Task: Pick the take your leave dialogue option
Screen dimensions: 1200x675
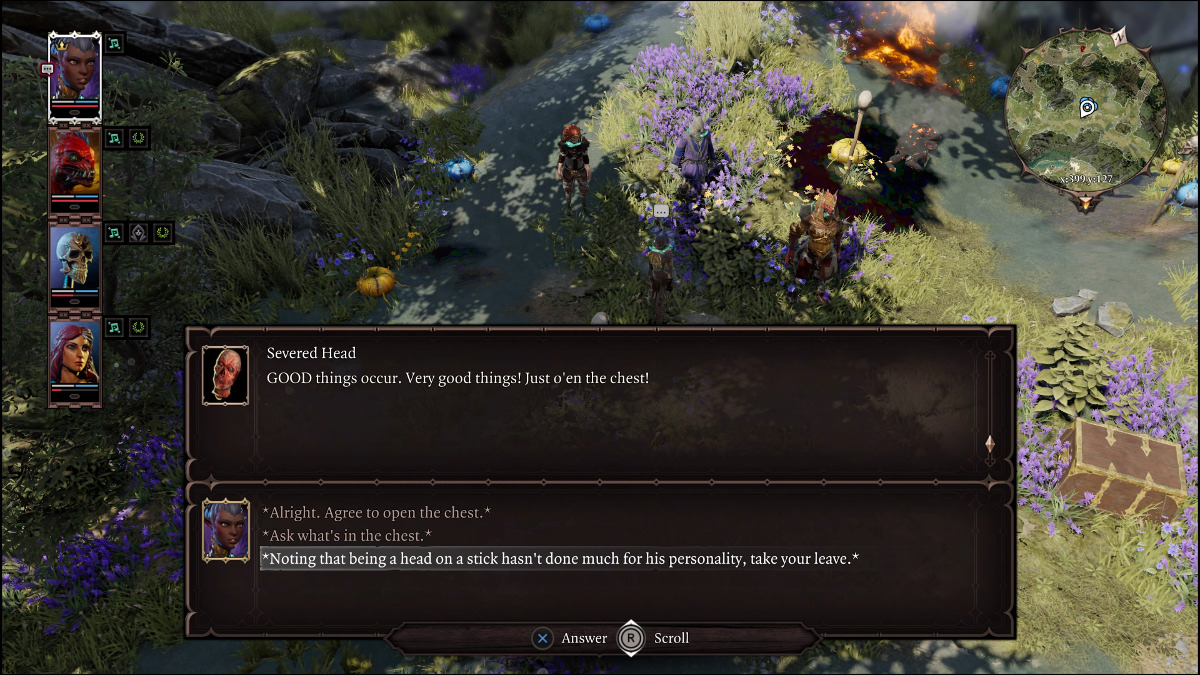Action: click(560, 559)
